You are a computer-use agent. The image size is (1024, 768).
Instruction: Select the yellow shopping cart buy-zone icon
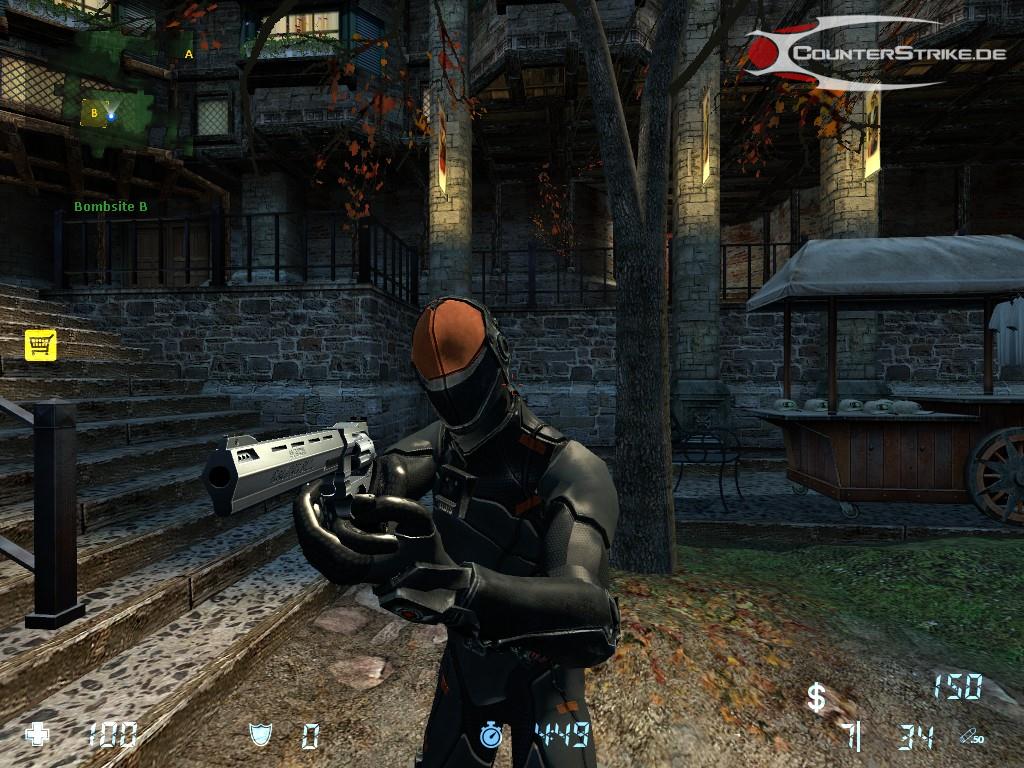40,344
